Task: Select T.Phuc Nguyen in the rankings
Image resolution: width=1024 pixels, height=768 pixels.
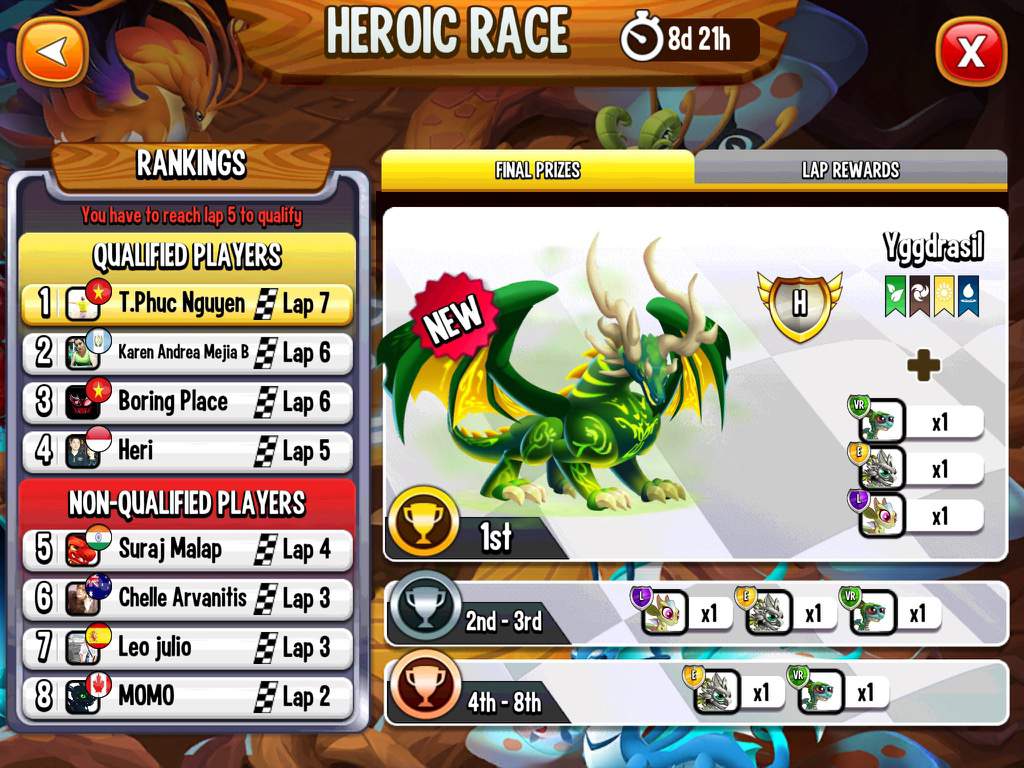Action: 187,304
